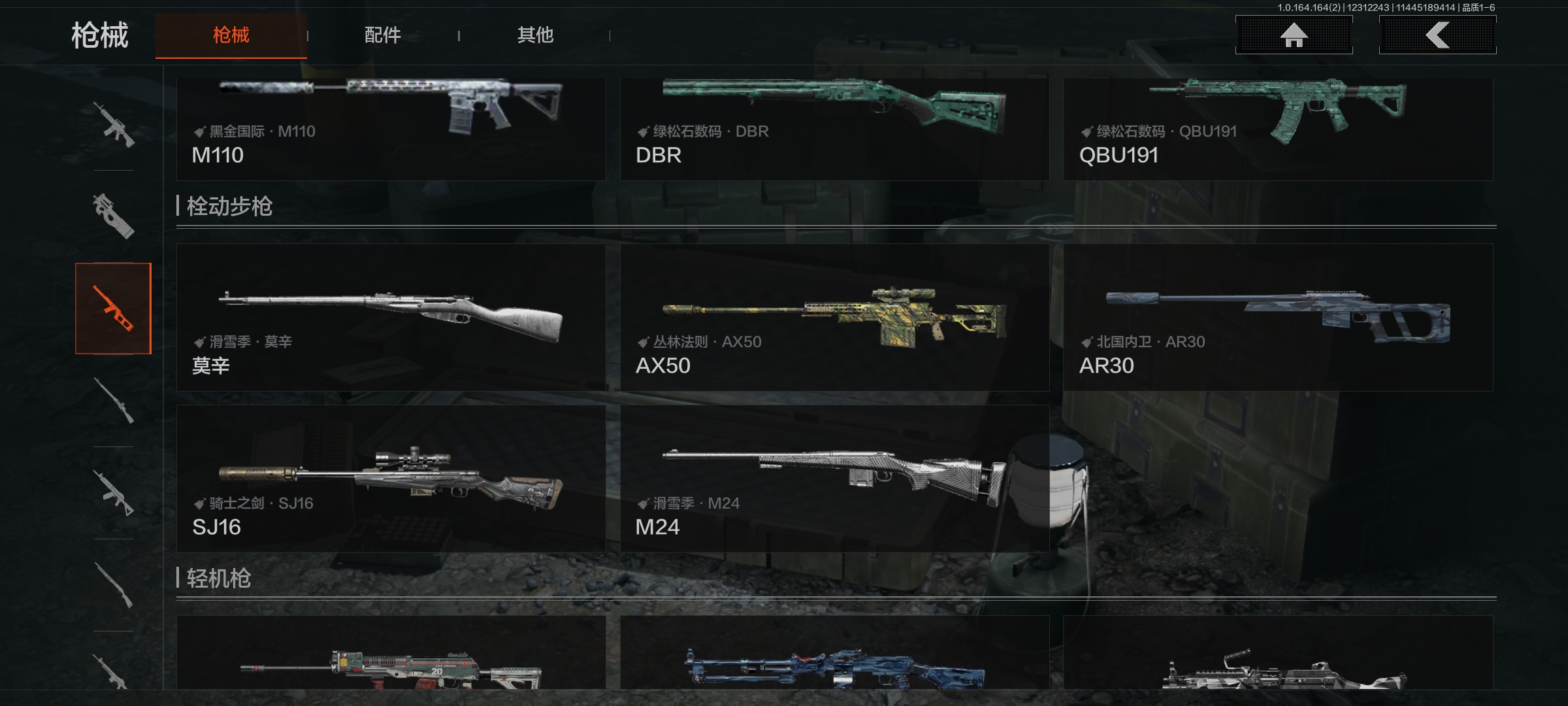Open the 配件 attachments tab

[x=383, y=35]
